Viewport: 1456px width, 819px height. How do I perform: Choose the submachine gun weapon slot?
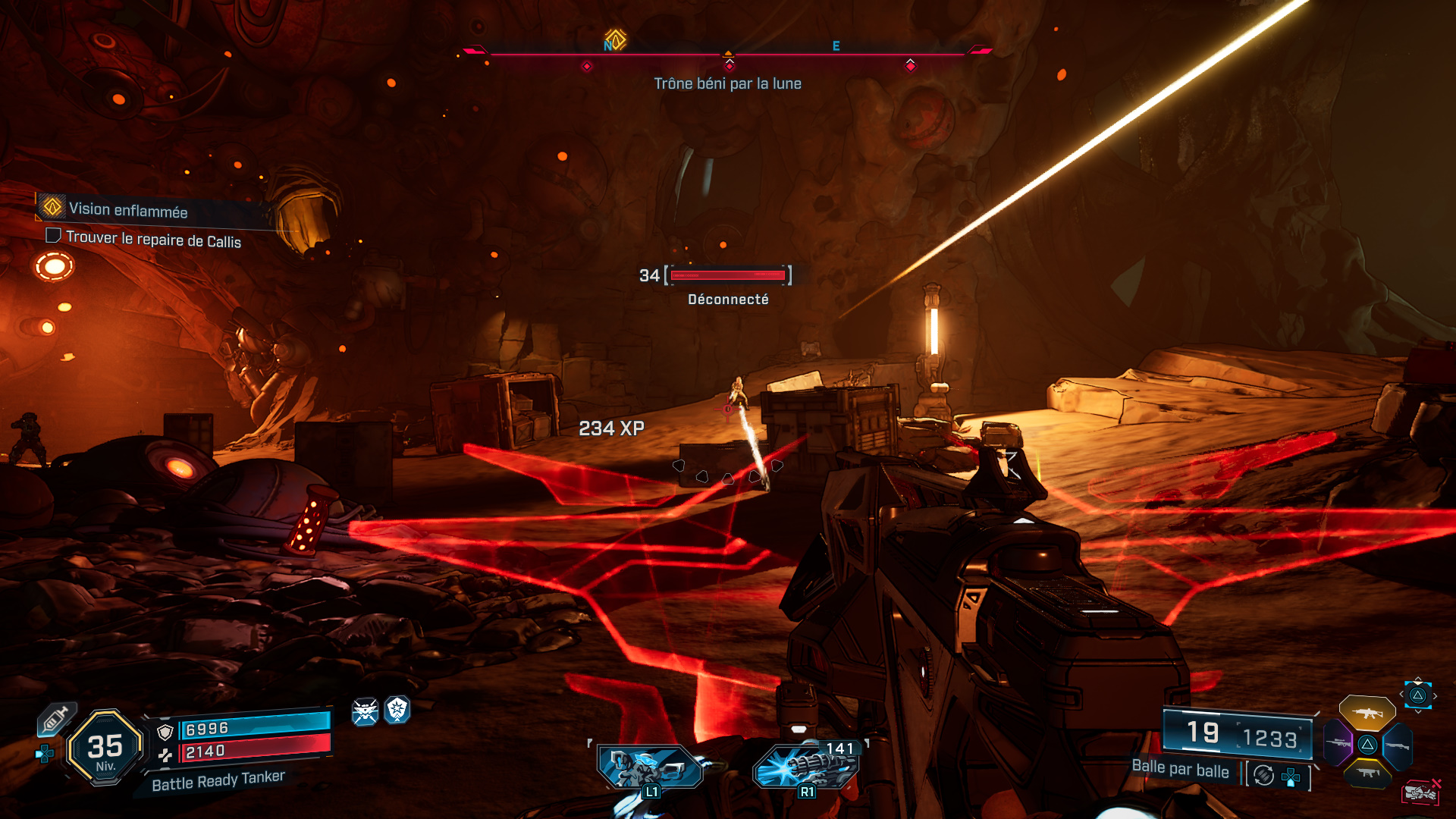(1367, 773)
